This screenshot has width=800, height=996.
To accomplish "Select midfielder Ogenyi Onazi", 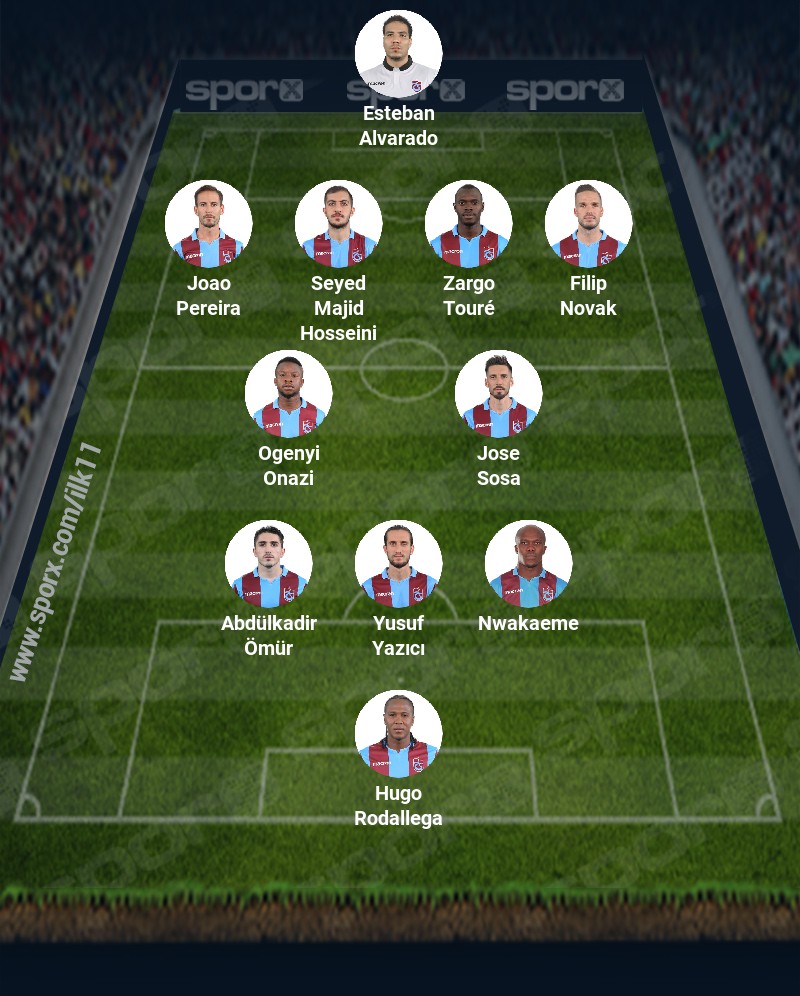I will point(288,394).
